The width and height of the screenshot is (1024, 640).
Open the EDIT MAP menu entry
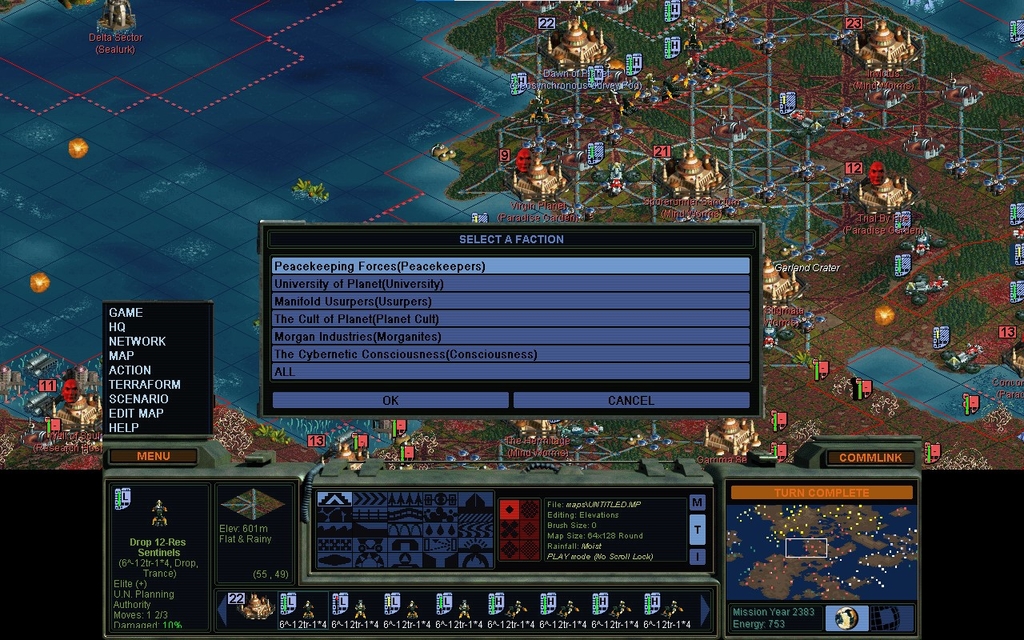click(x=136, y=413)
